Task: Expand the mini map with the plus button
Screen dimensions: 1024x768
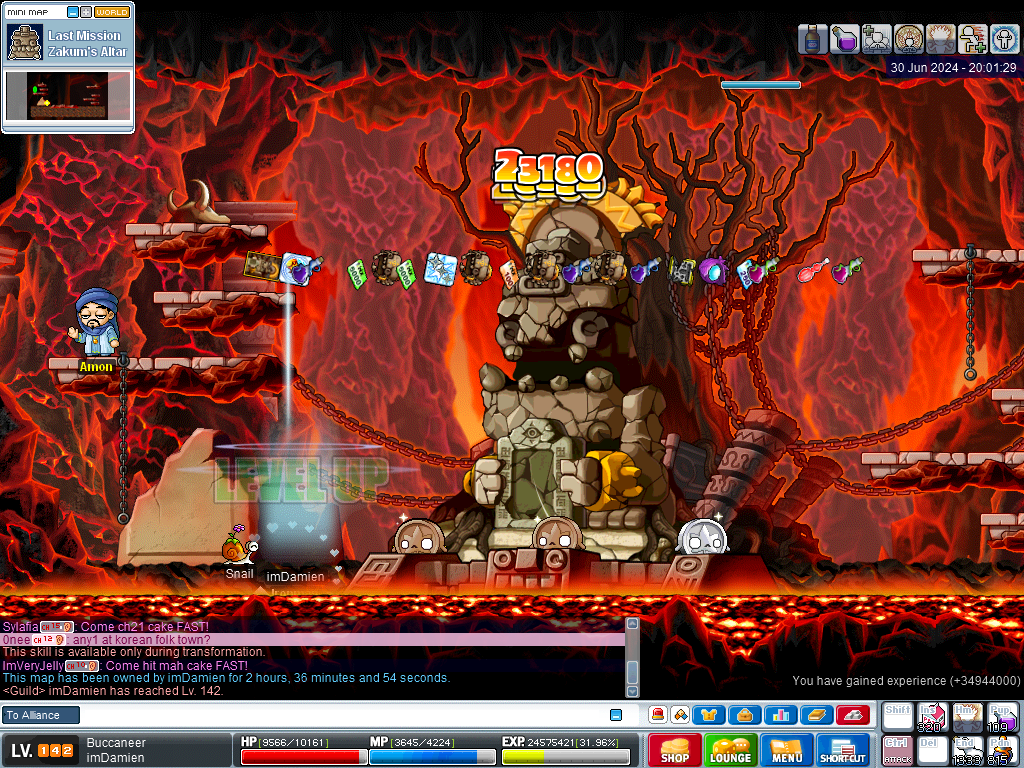Action: (x=86, y=12)
